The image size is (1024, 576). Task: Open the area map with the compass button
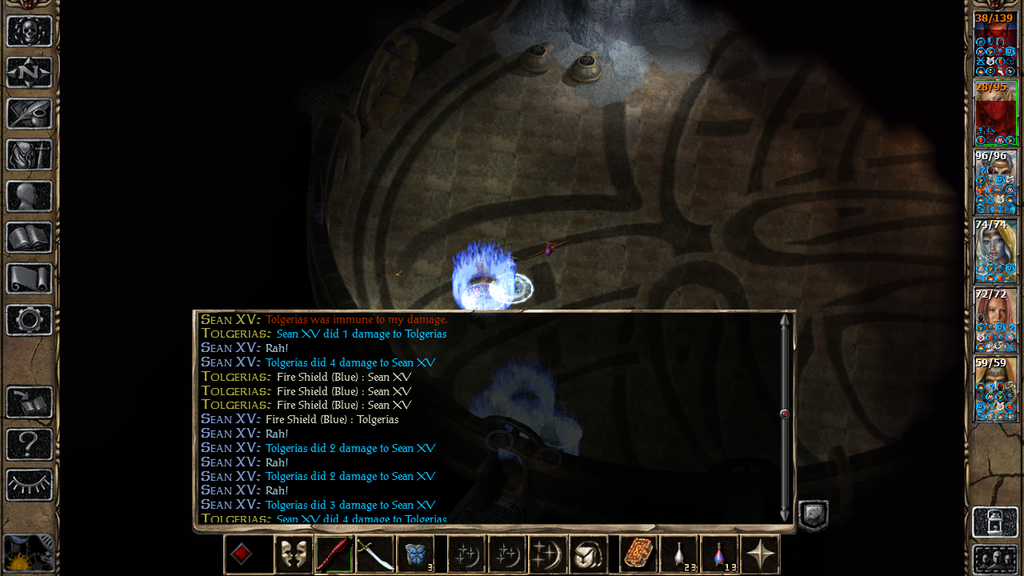point(29,72)
